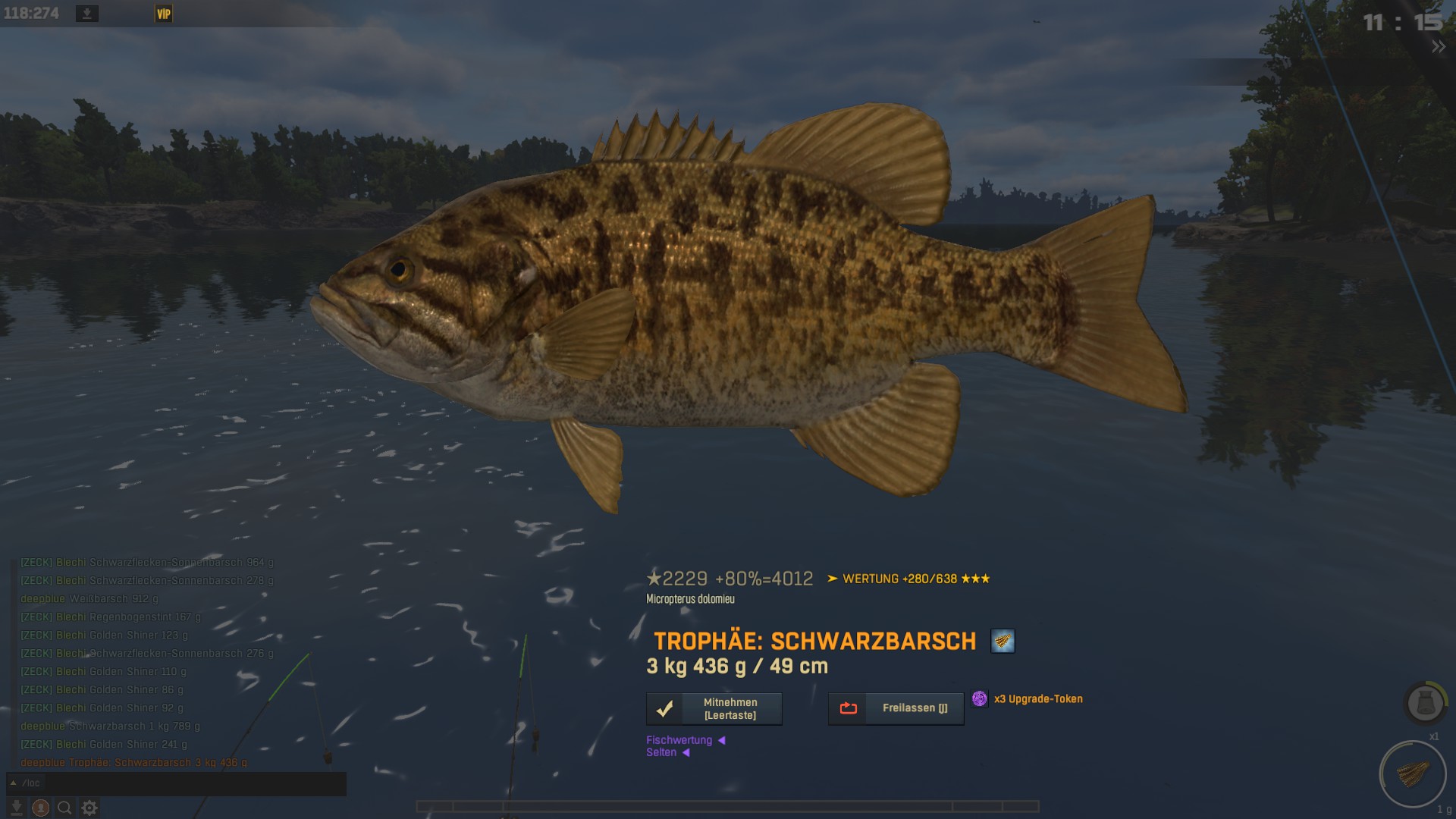The width and height of the screenshot is (1456, 819).
Task: Click the Upgrade-Token reward icon
Action: point(979,698)
